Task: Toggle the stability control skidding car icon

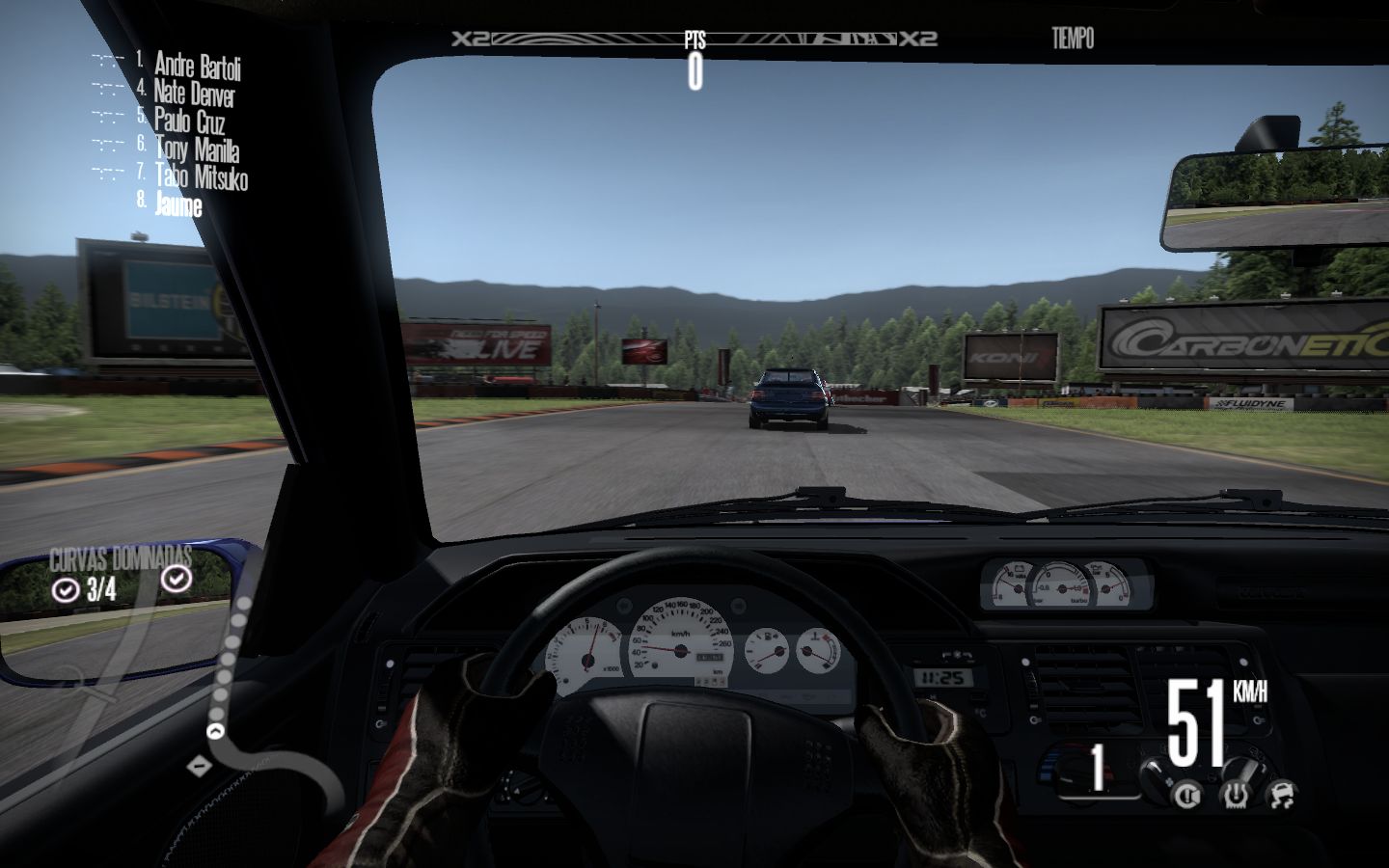Action: tap(1280, 795)
